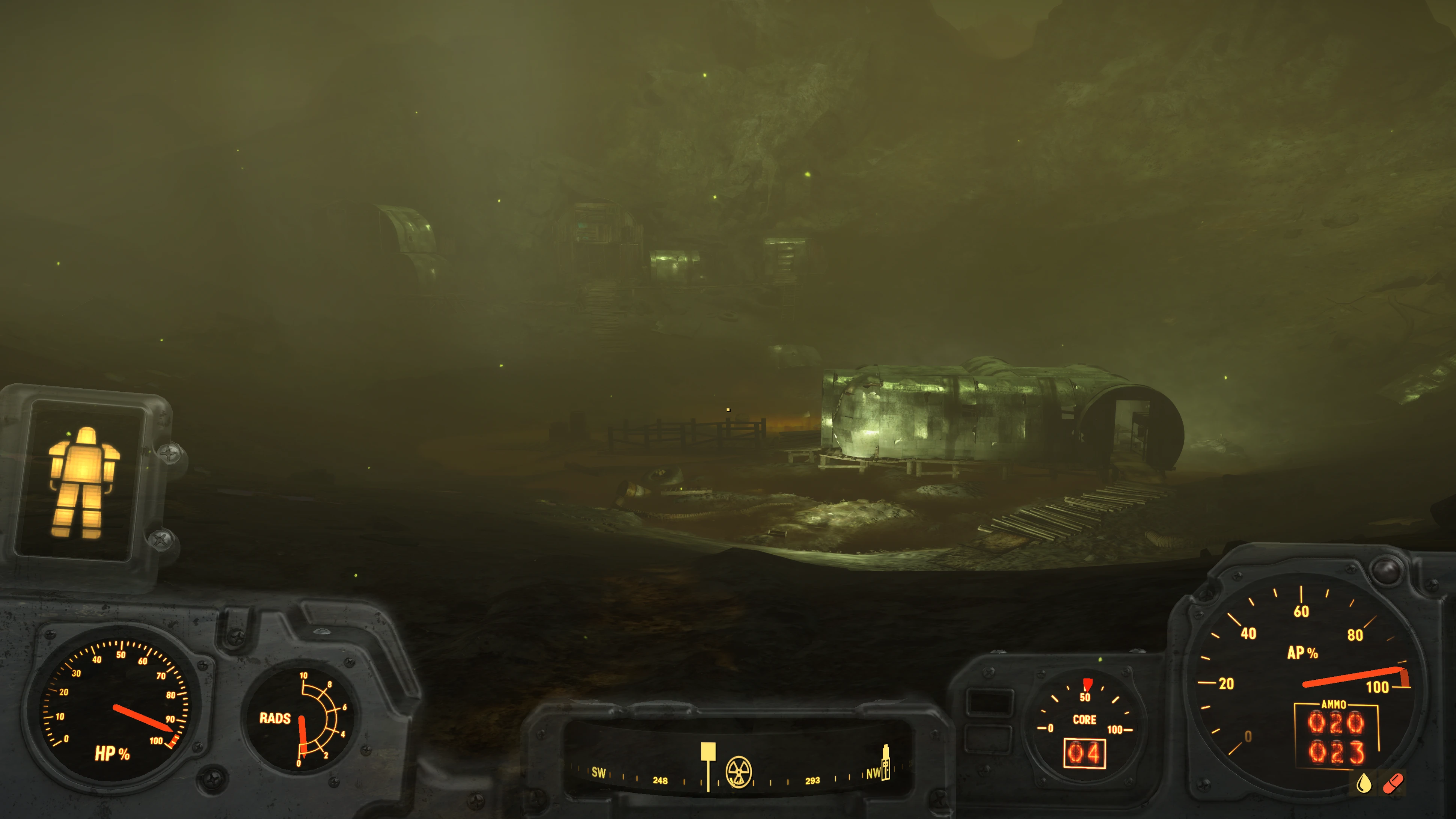This screenshot has height=819, width=1456.
Task: Open the power armor condition display
Action: tap(83, 482)
